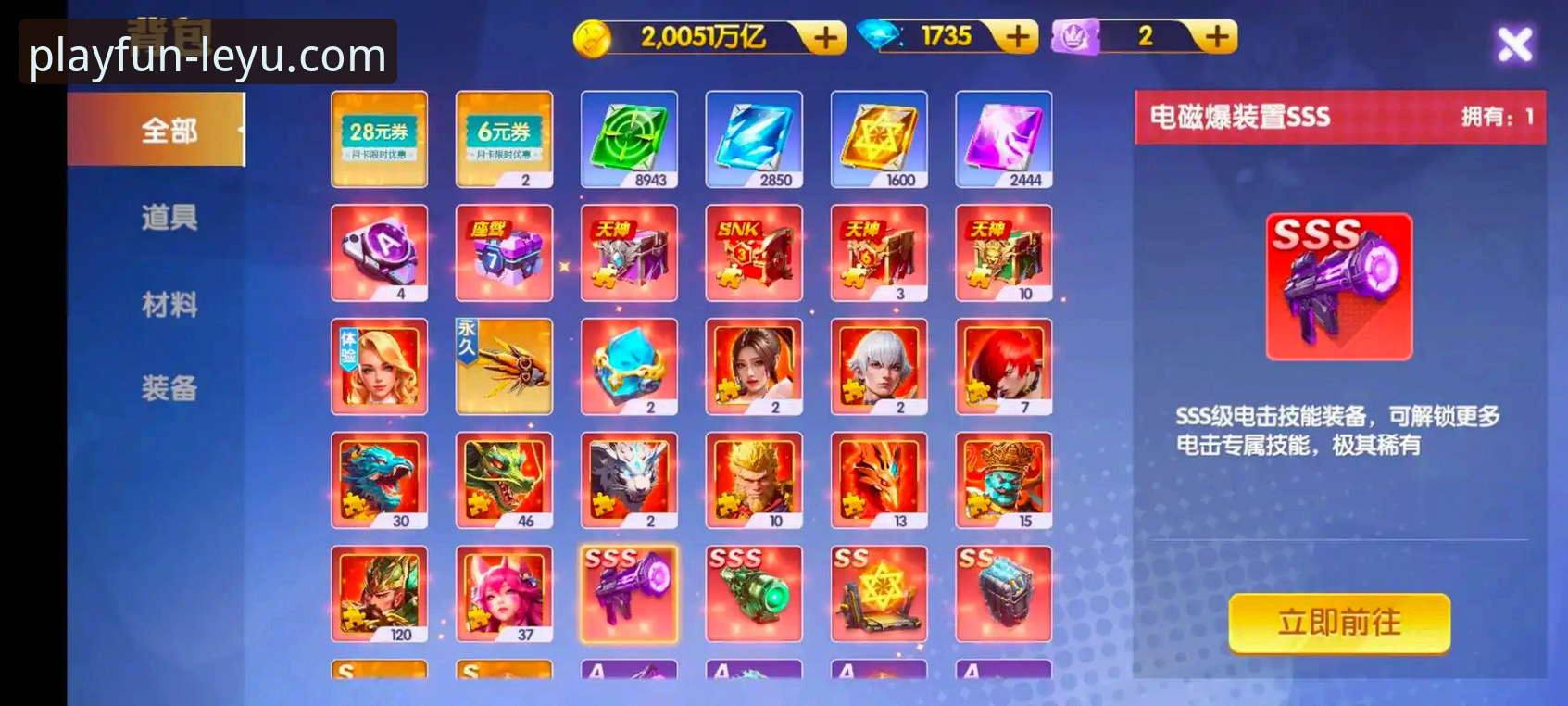
Task: Click the 立即前往 button
Action: click(x=1338, y=623)
